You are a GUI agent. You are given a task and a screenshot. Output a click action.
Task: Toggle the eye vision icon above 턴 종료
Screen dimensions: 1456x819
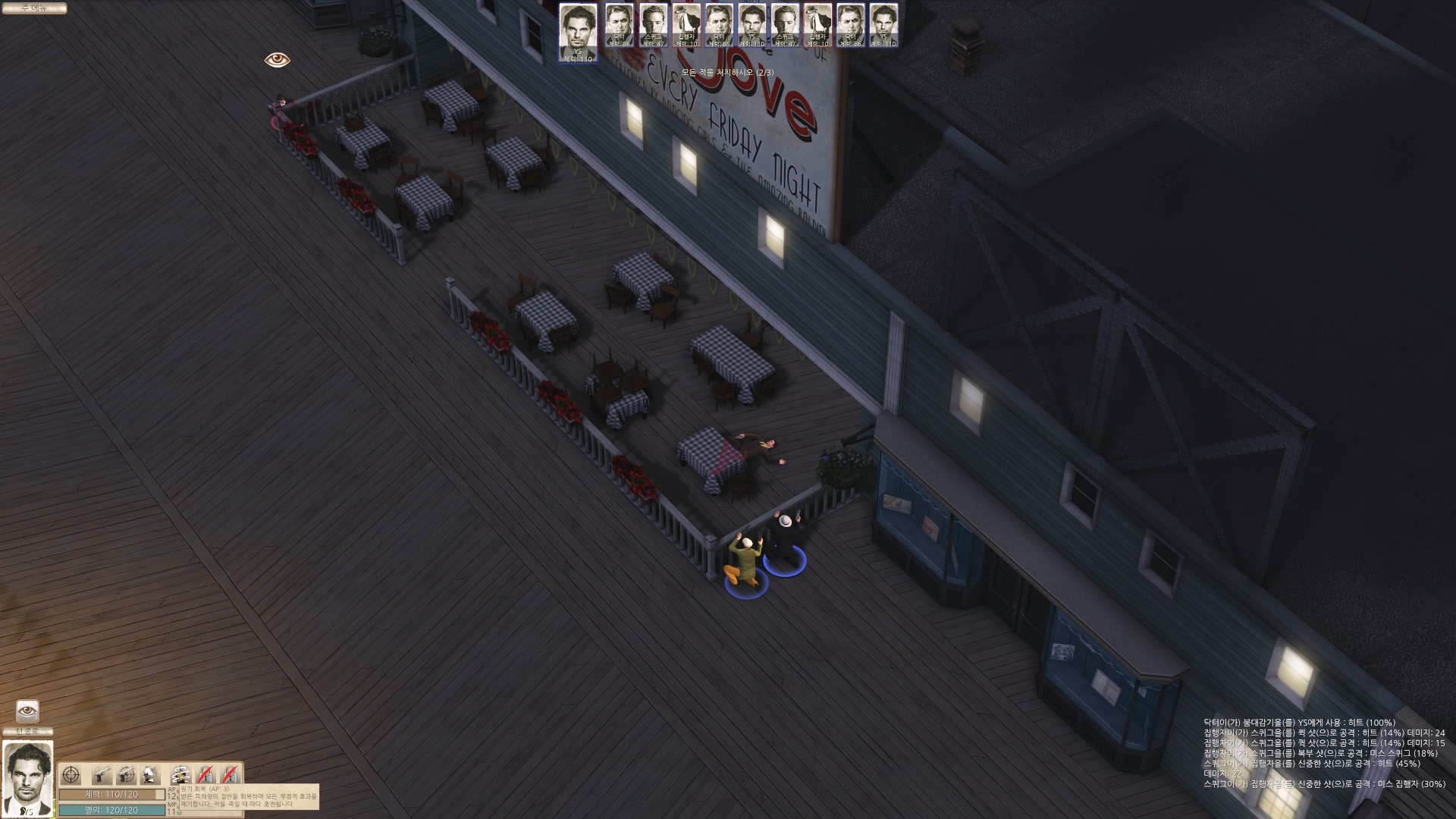click(x=28, y=711)
